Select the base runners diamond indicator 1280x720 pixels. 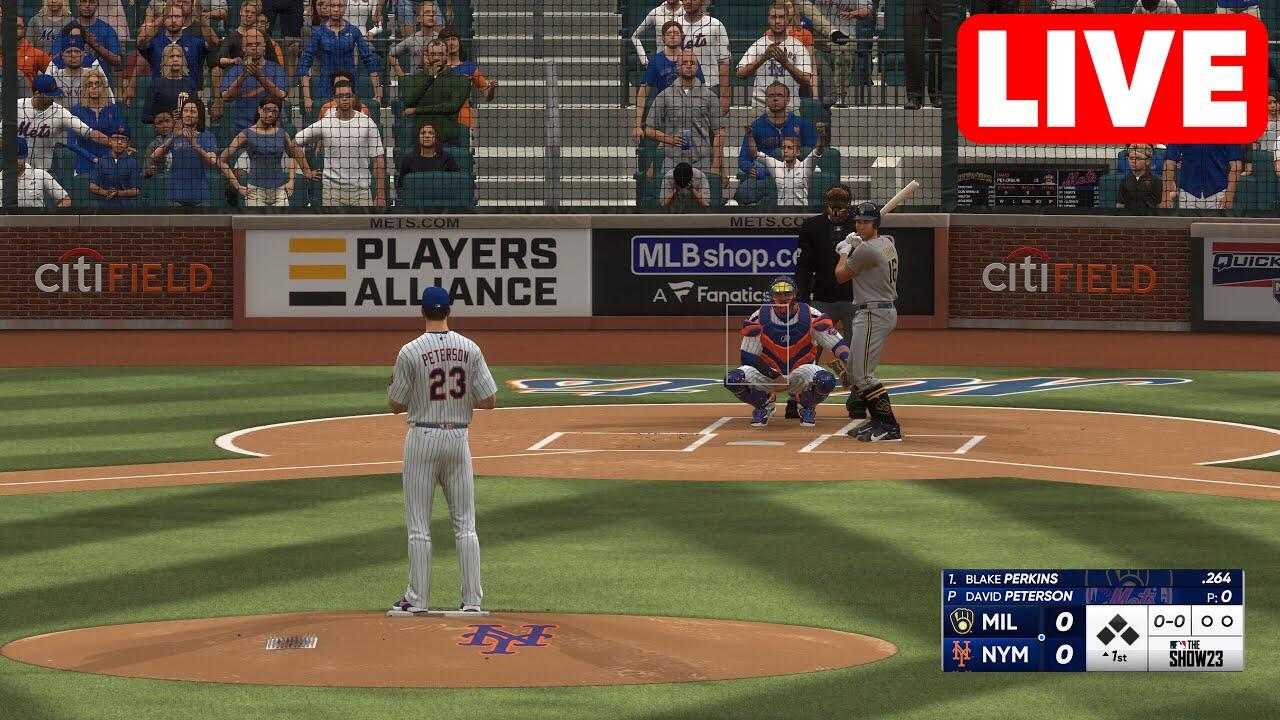(x=1117, y=630)
